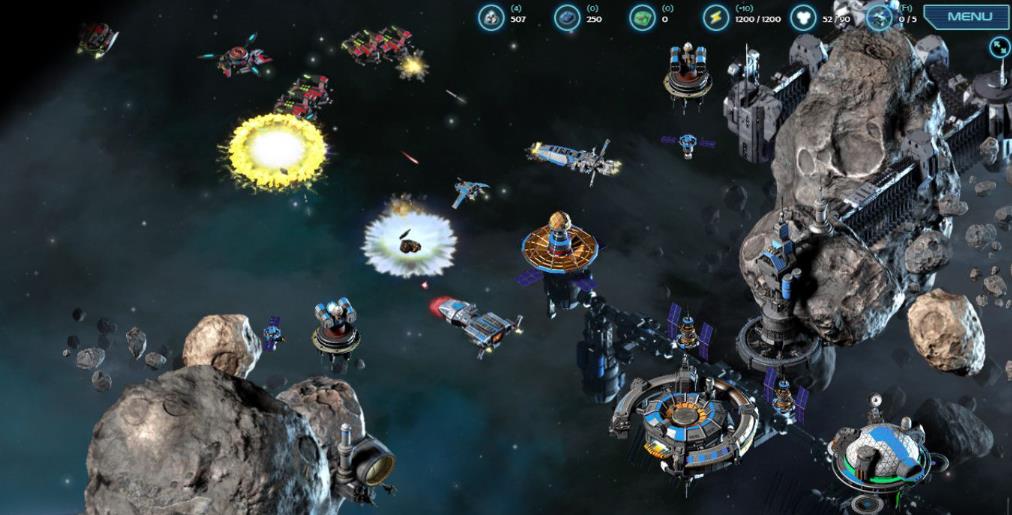Open the MENU button
The width and height of the screenshot is (1012, 515).
pyautogui.click(x=967, y=17)
